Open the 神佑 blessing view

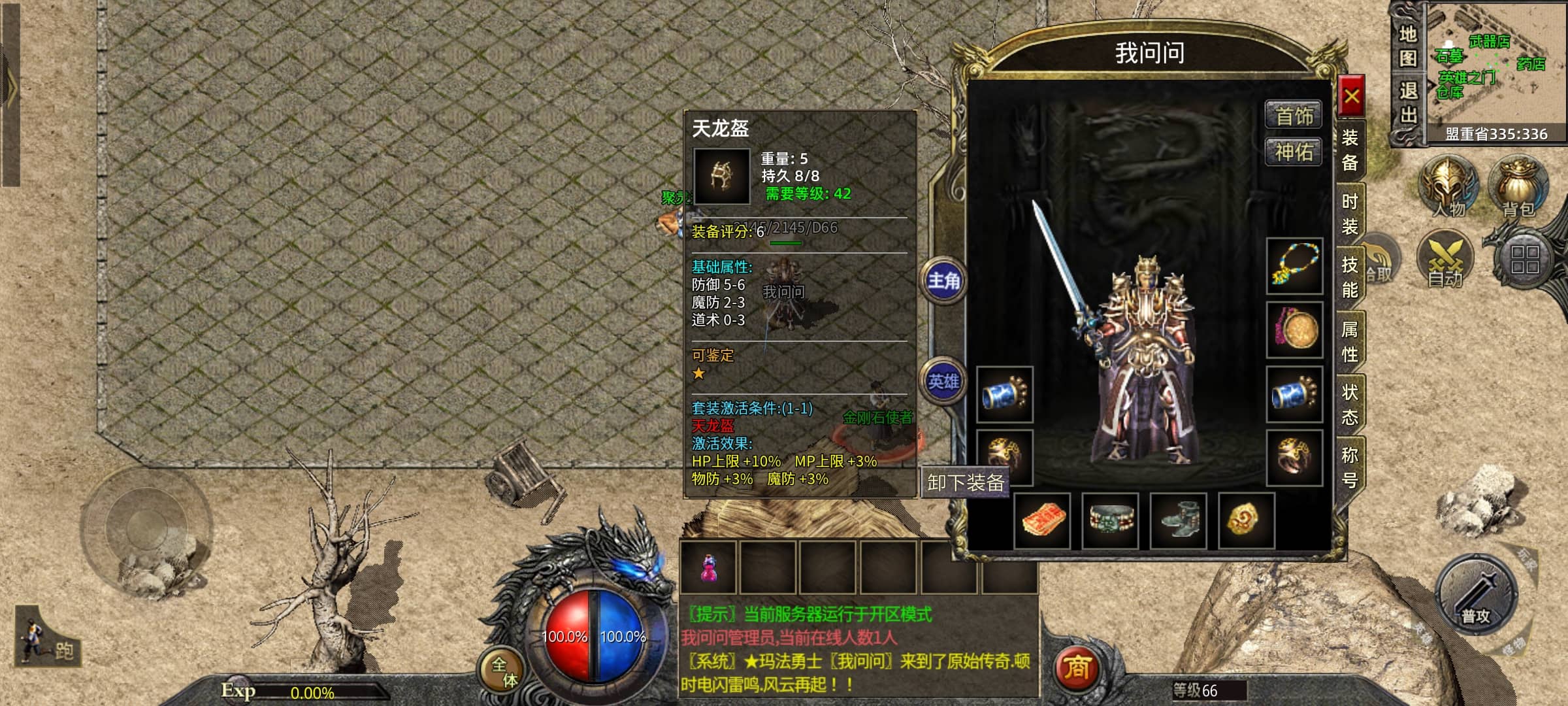tap(1294, 152)
